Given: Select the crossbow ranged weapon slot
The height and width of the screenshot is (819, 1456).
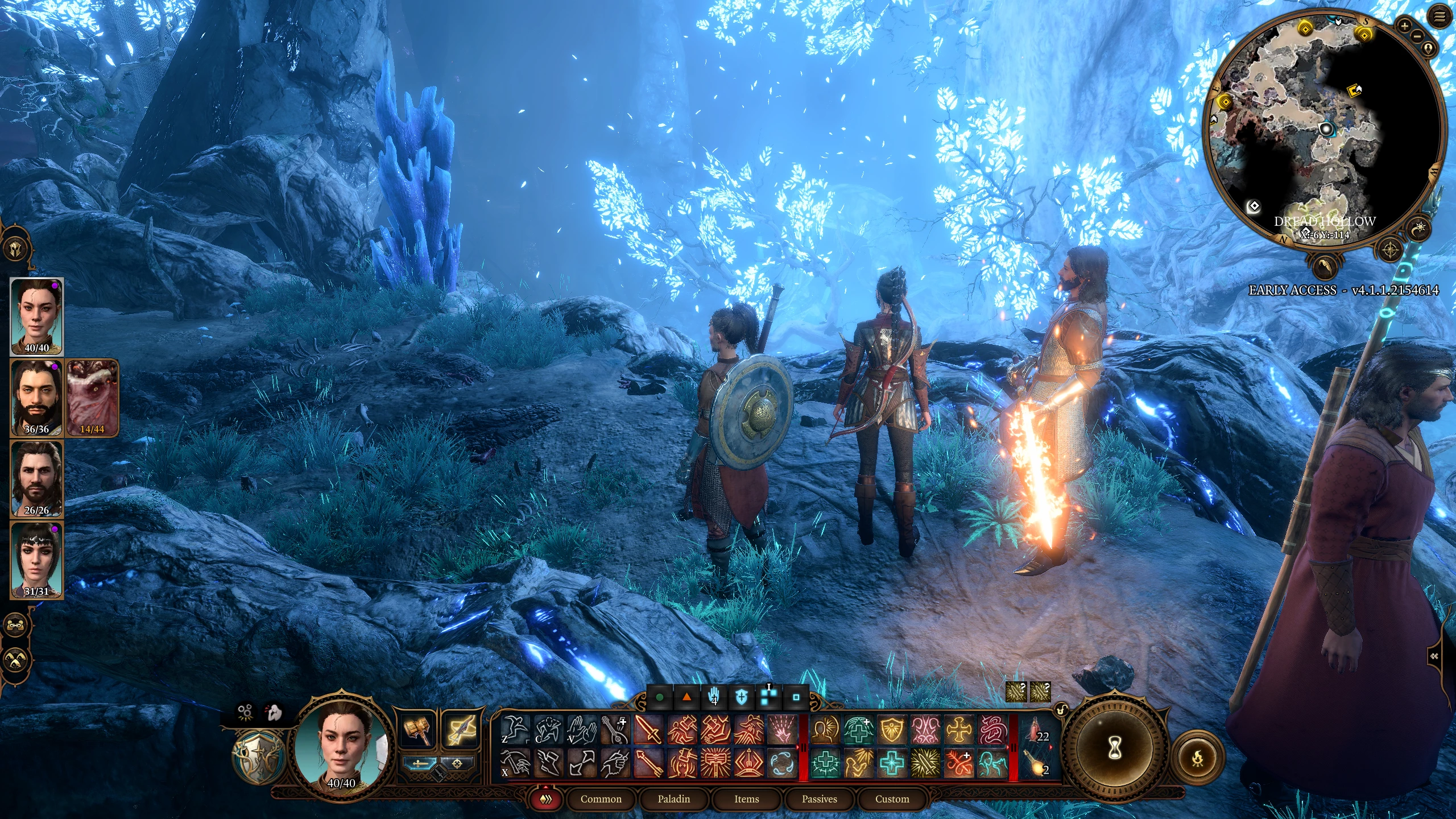Looking at the screenshot, I should [460, 730].
